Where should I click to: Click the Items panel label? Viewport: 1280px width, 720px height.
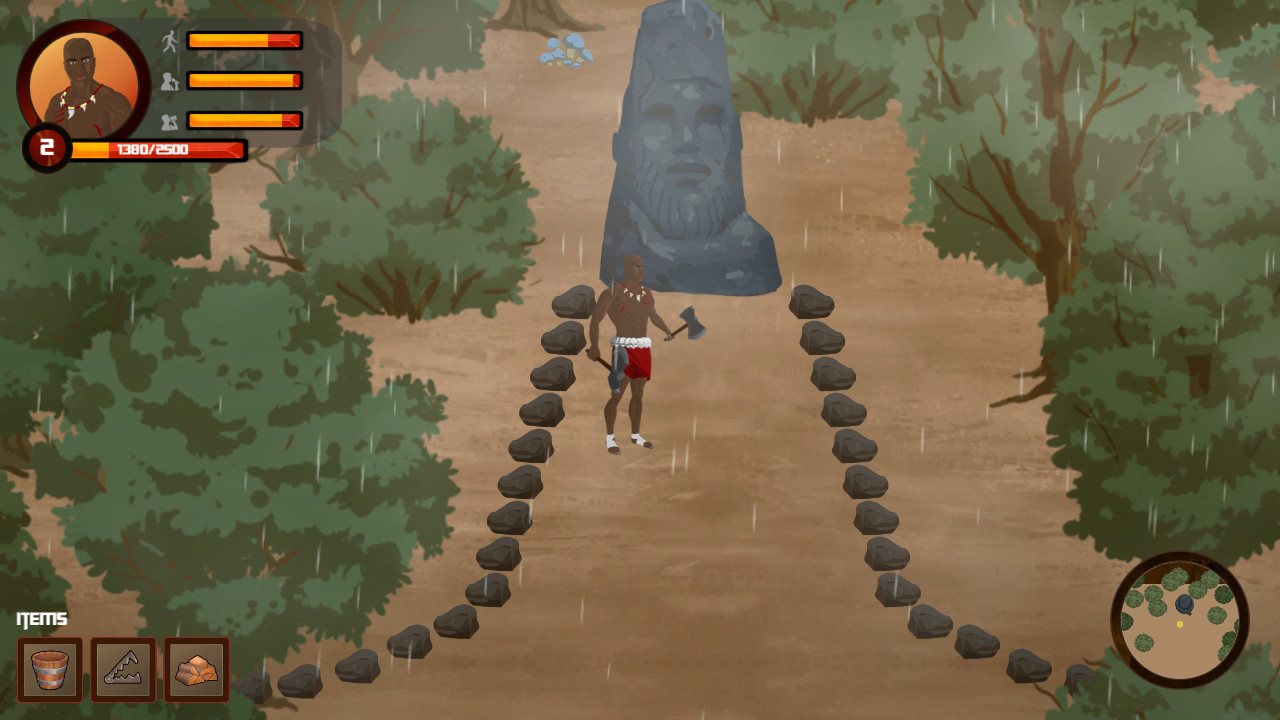point(42,618)
